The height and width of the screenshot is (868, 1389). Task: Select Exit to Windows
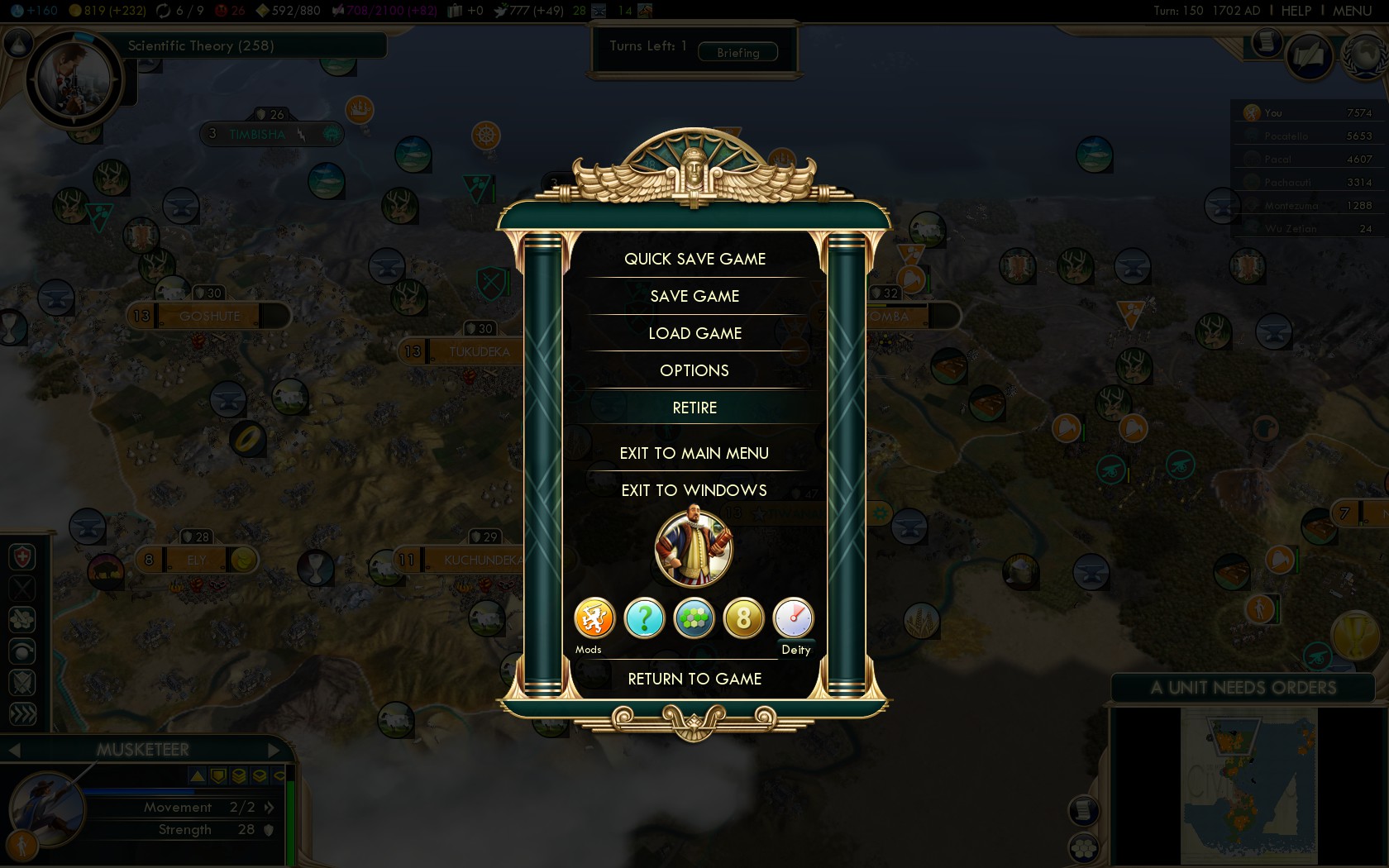coord(694,490)
